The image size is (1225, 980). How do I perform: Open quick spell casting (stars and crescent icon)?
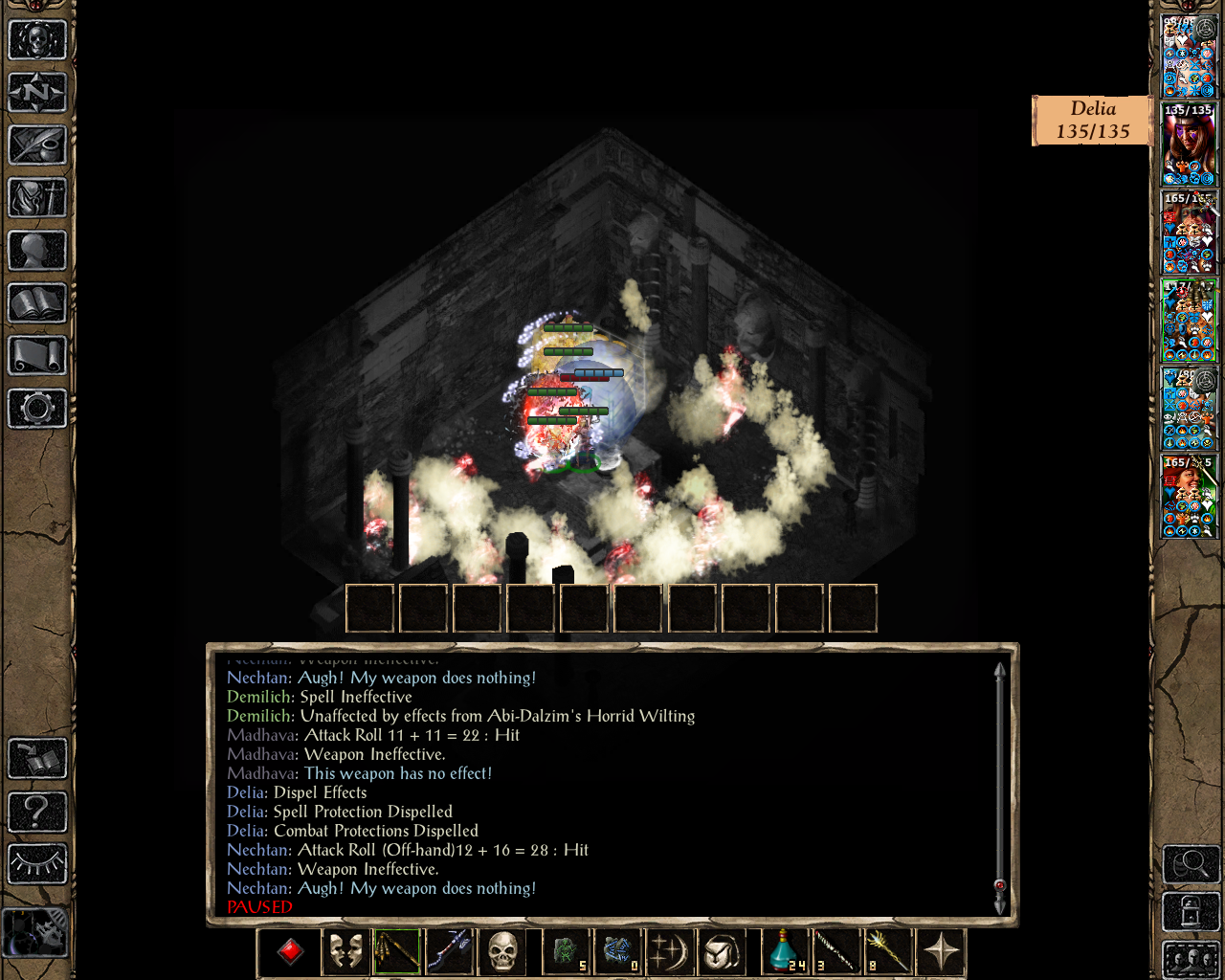[670, 951]
